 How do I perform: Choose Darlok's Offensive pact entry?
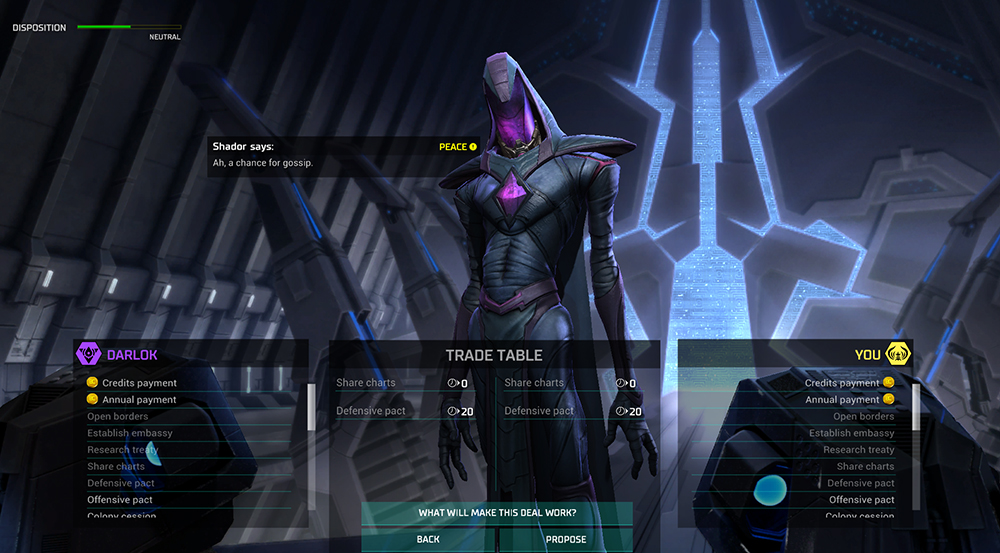pos(120,500)
